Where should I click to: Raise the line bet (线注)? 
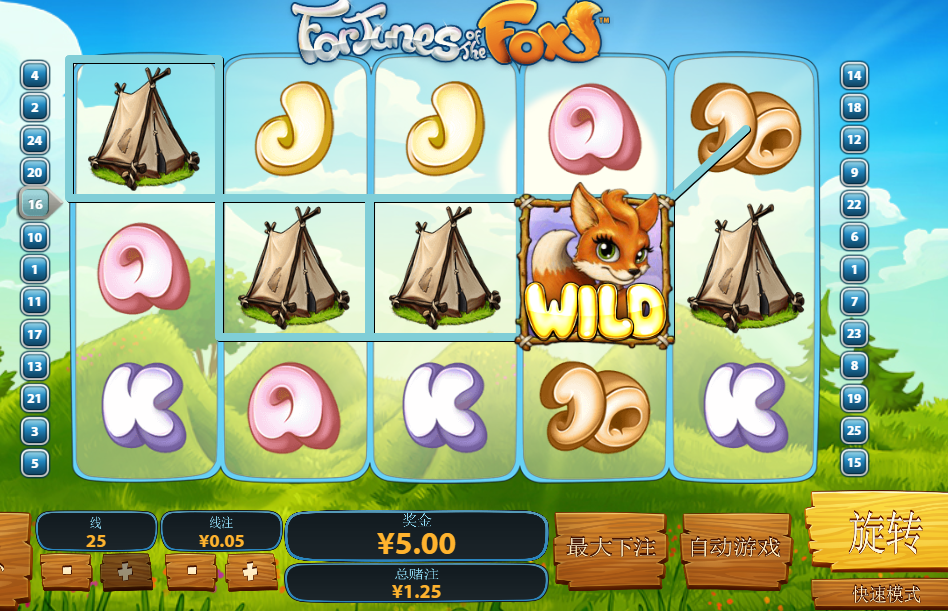(251, 571)
